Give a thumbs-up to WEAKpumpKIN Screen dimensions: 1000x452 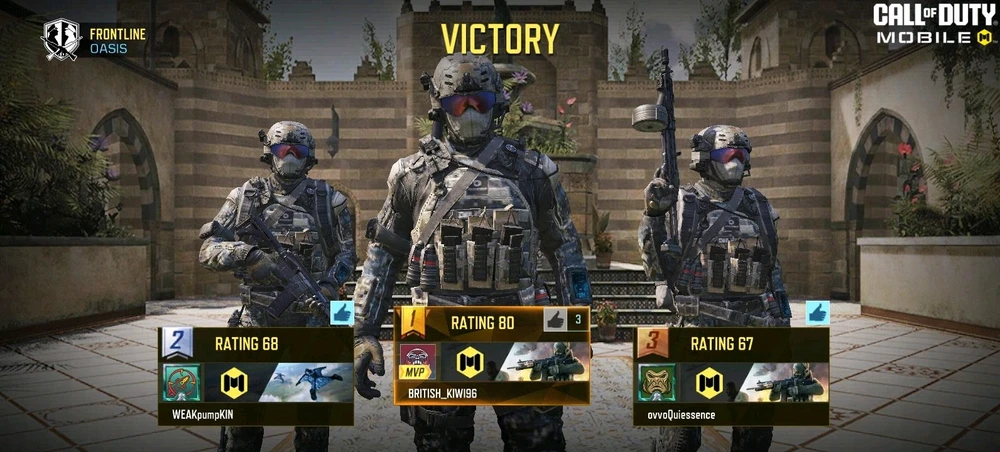[342, 314]
